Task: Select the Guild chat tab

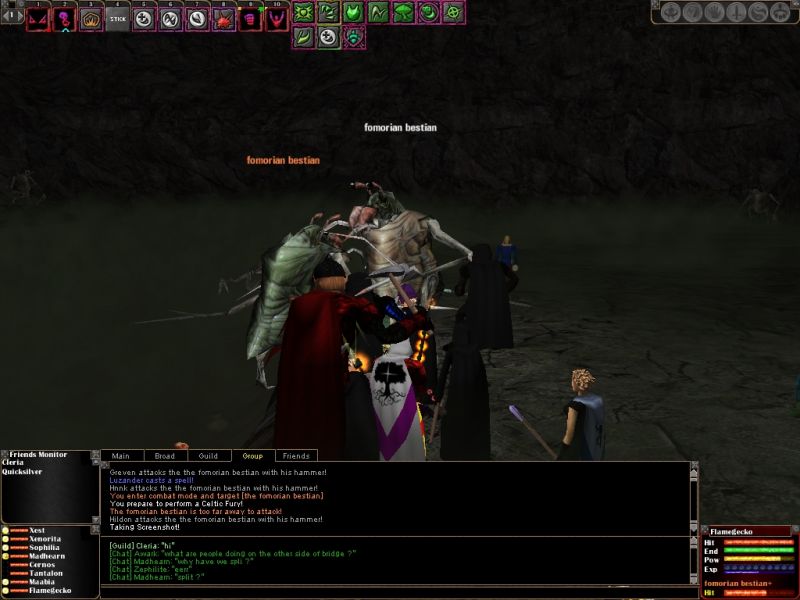Action: tap(208, 456)
